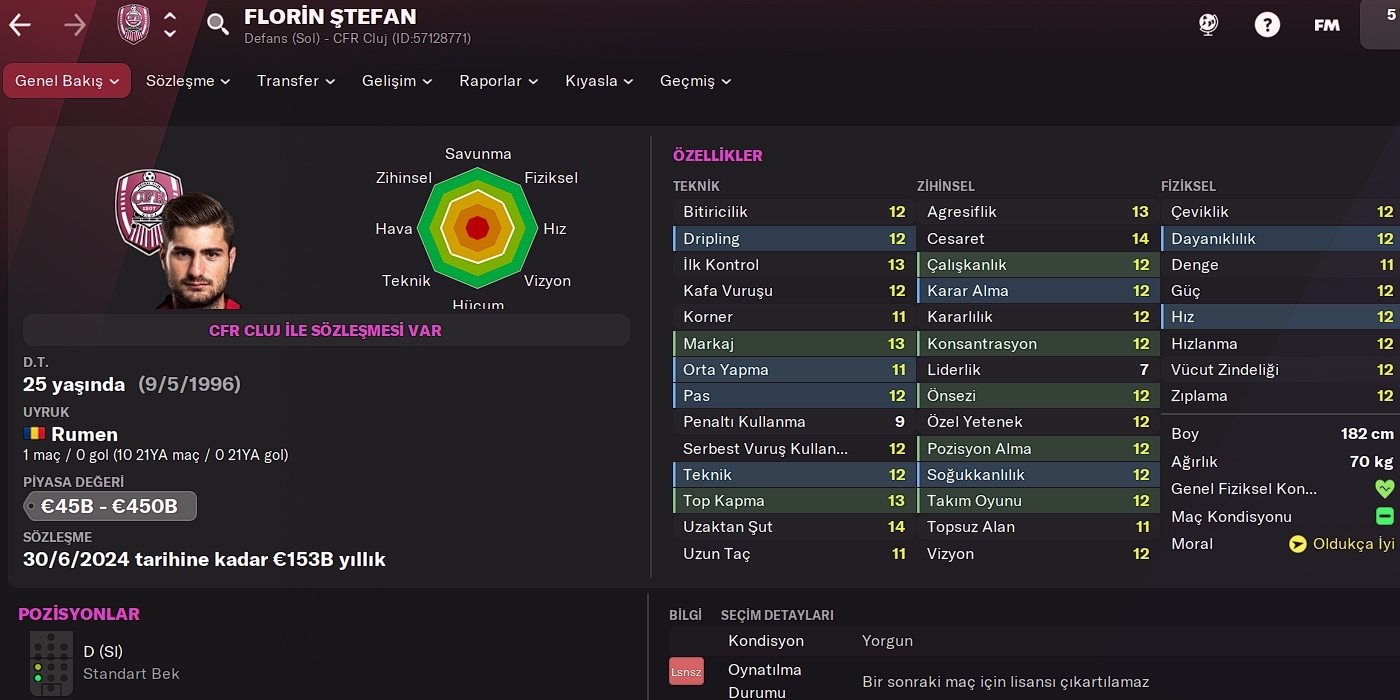Open the Genel Bakış dropdown tab
The image size is (1400, 700).
click(67, 81)
